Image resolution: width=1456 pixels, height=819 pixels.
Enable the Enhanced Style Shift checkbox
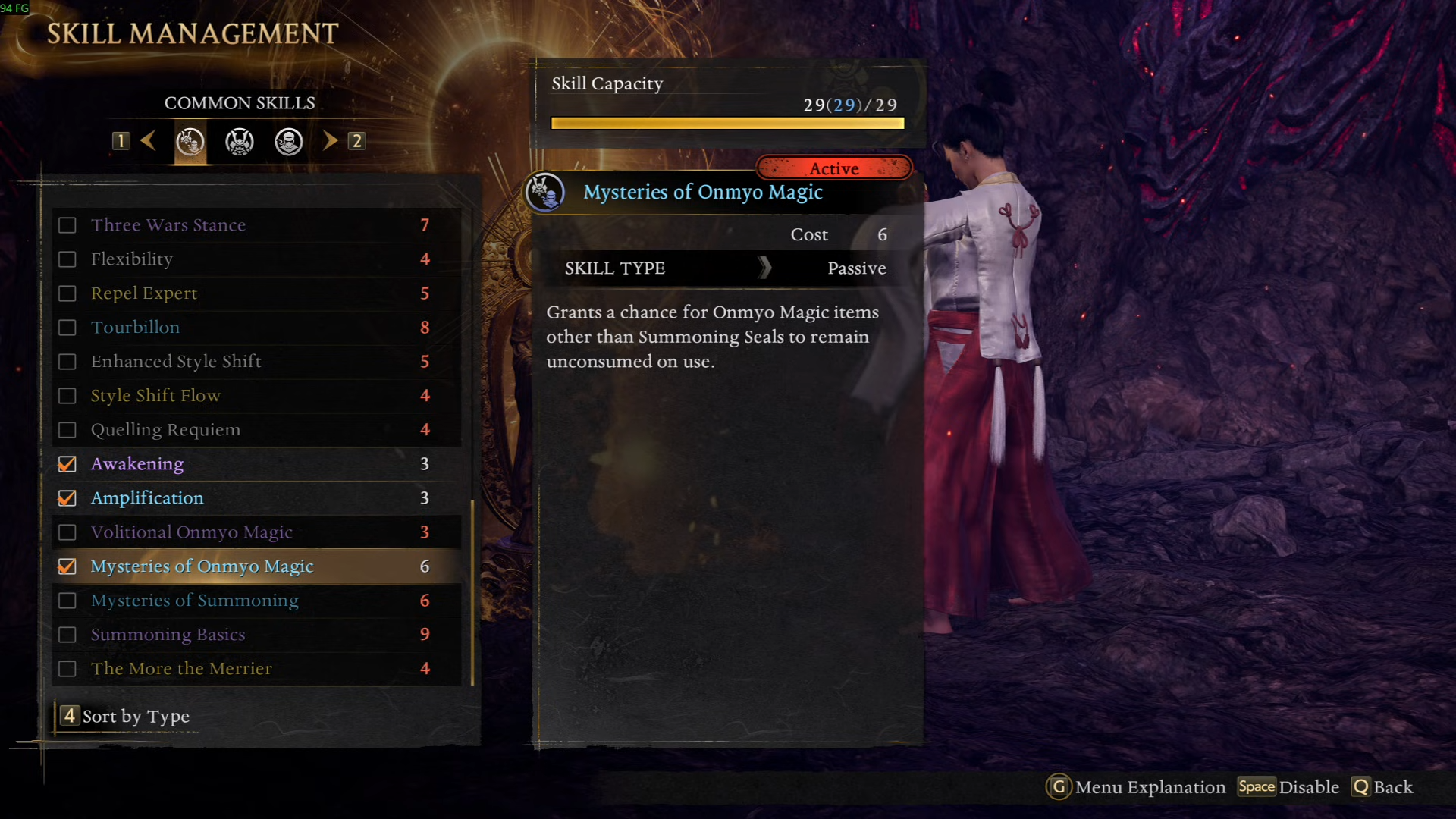click(67, 362)
